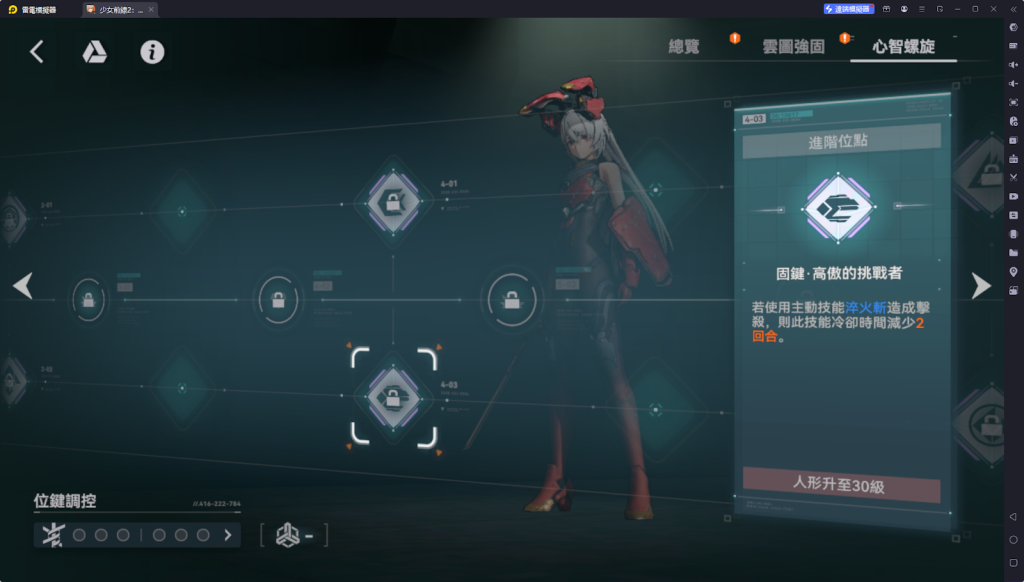The image size is (1024, 582).
Task: Switch to the 雲圖強固 tab
Action: point(793,46)
